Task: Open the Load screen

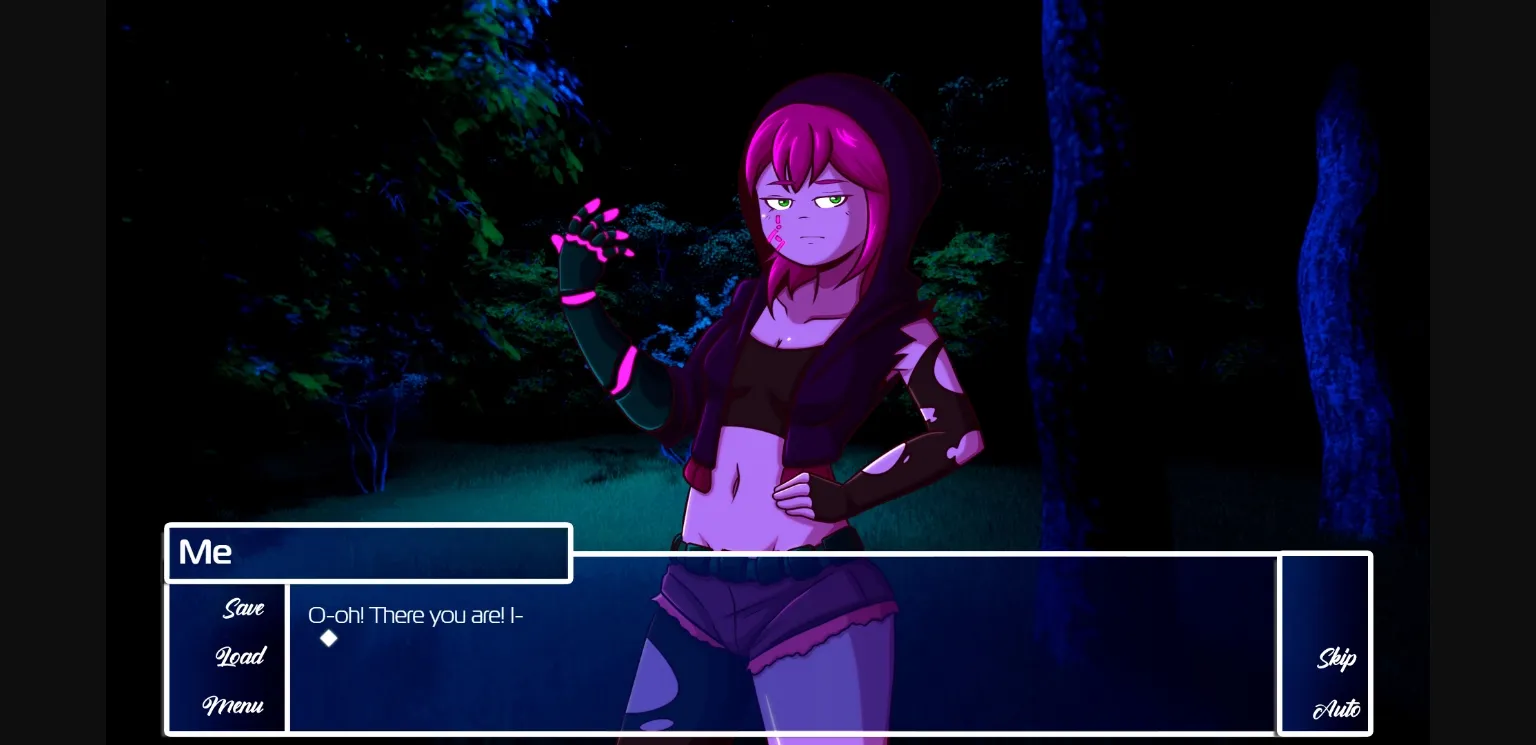Action: coord(240,656)
